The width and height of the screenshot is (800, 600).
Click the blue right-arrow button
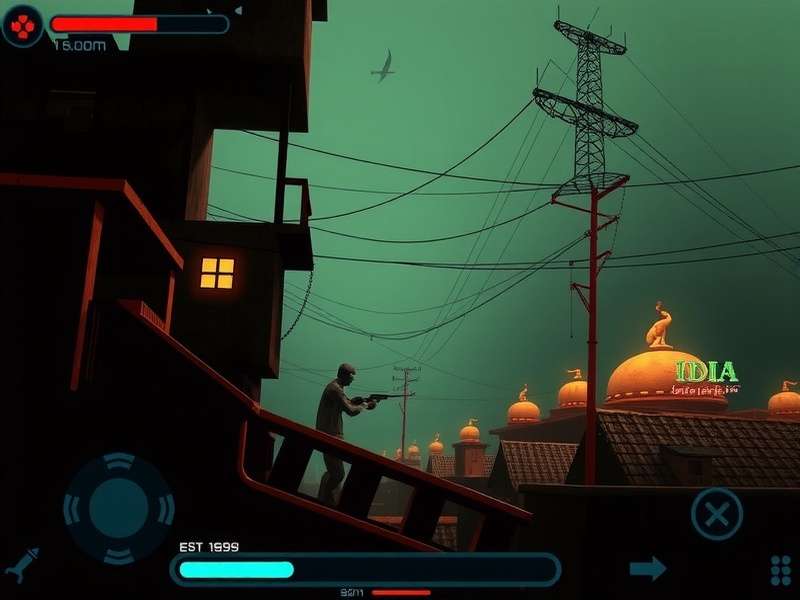[648, 569]
